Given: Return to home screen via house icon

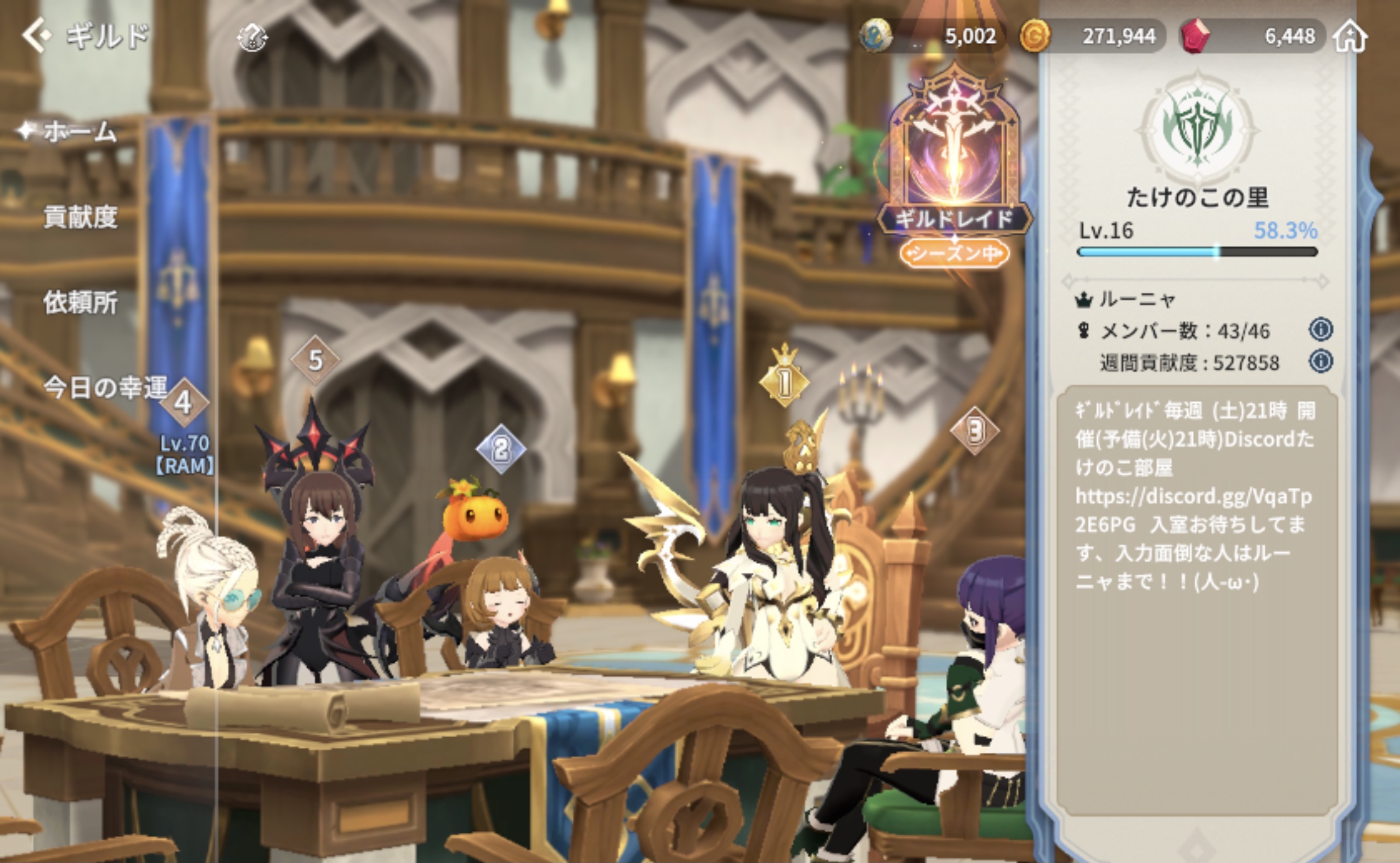Looking at the screenshot, I should click(x=1350, y=37).
